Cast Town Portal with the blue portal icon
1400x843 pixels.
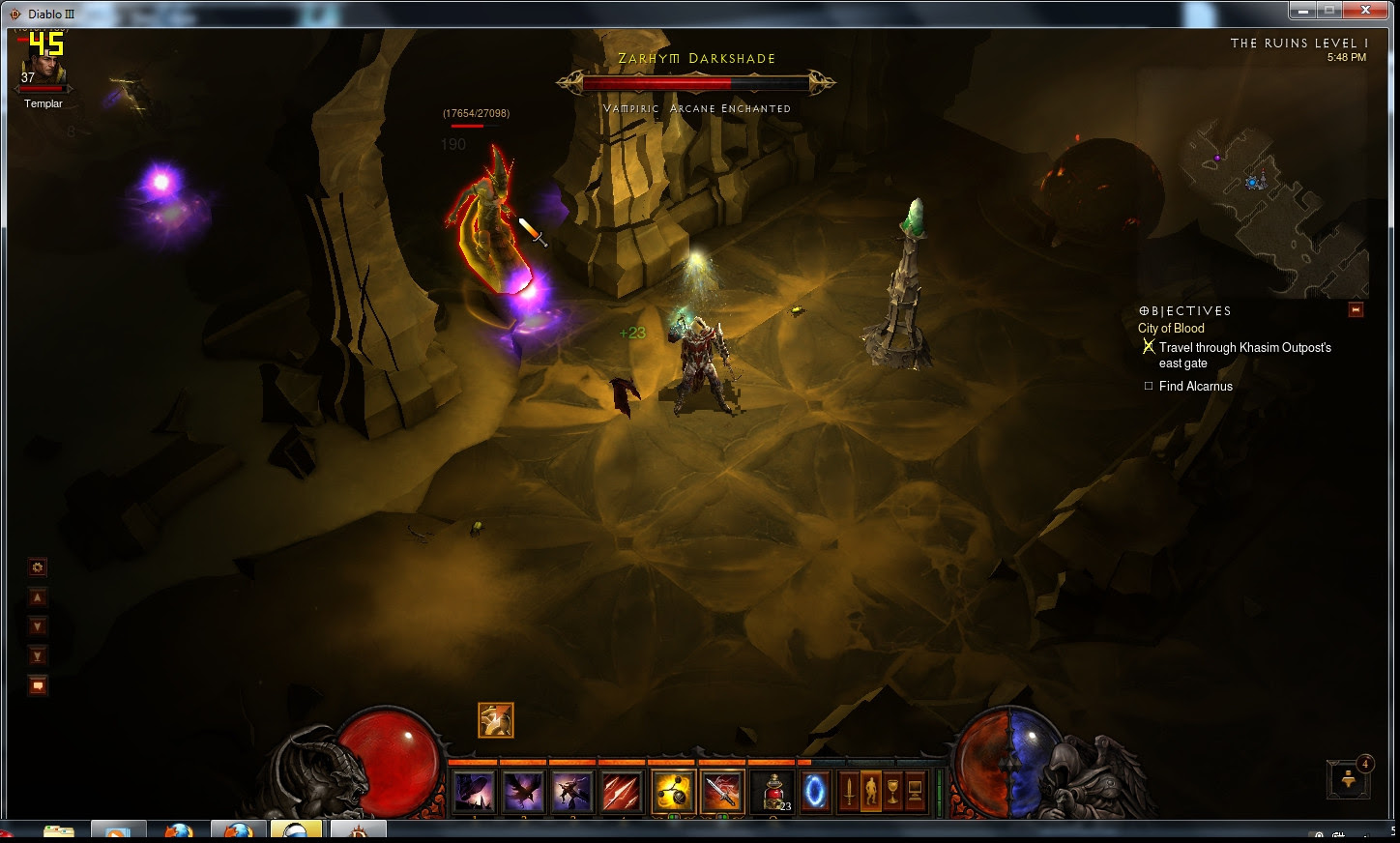point(816,792)
